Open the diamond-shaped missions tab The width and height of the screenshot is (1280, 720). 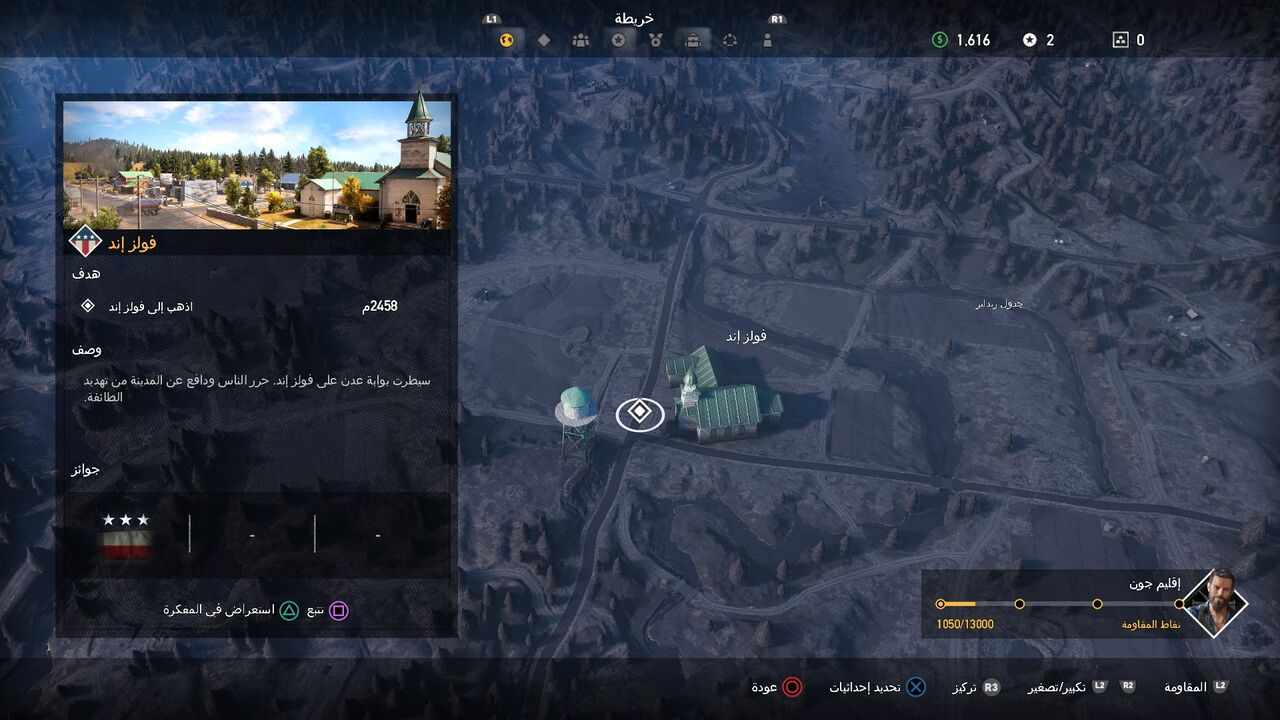click(544, 41)
